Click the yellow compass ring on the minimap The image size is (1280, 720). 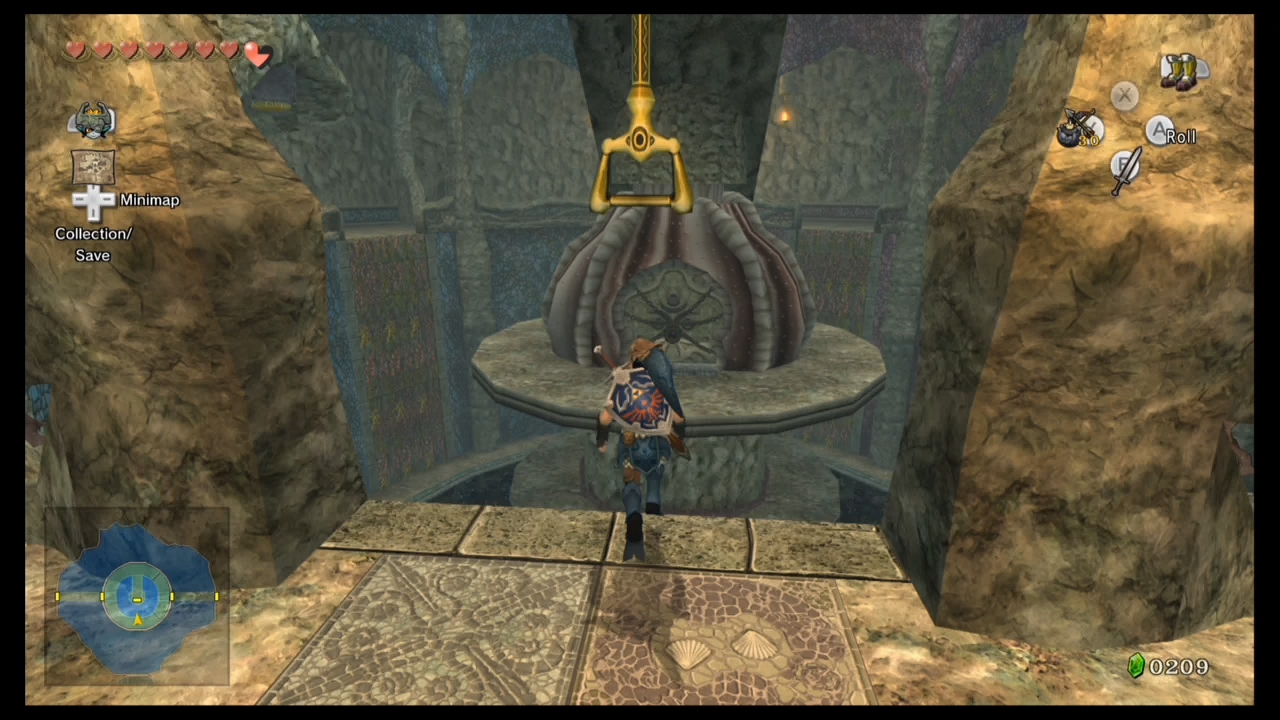[x=137, y=597]
